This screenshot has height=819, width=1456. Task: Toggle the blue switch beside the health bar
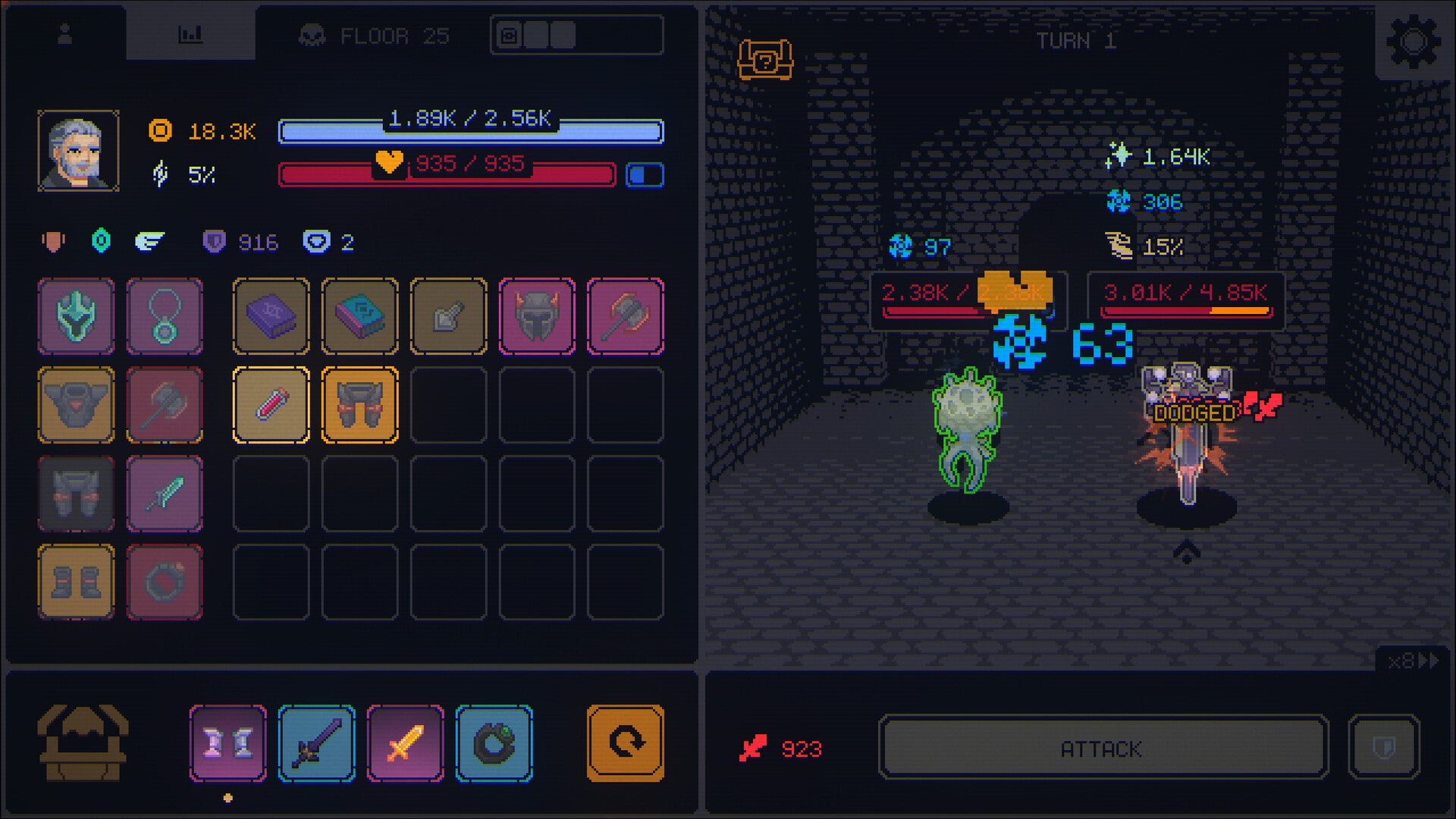click(644, 174)
